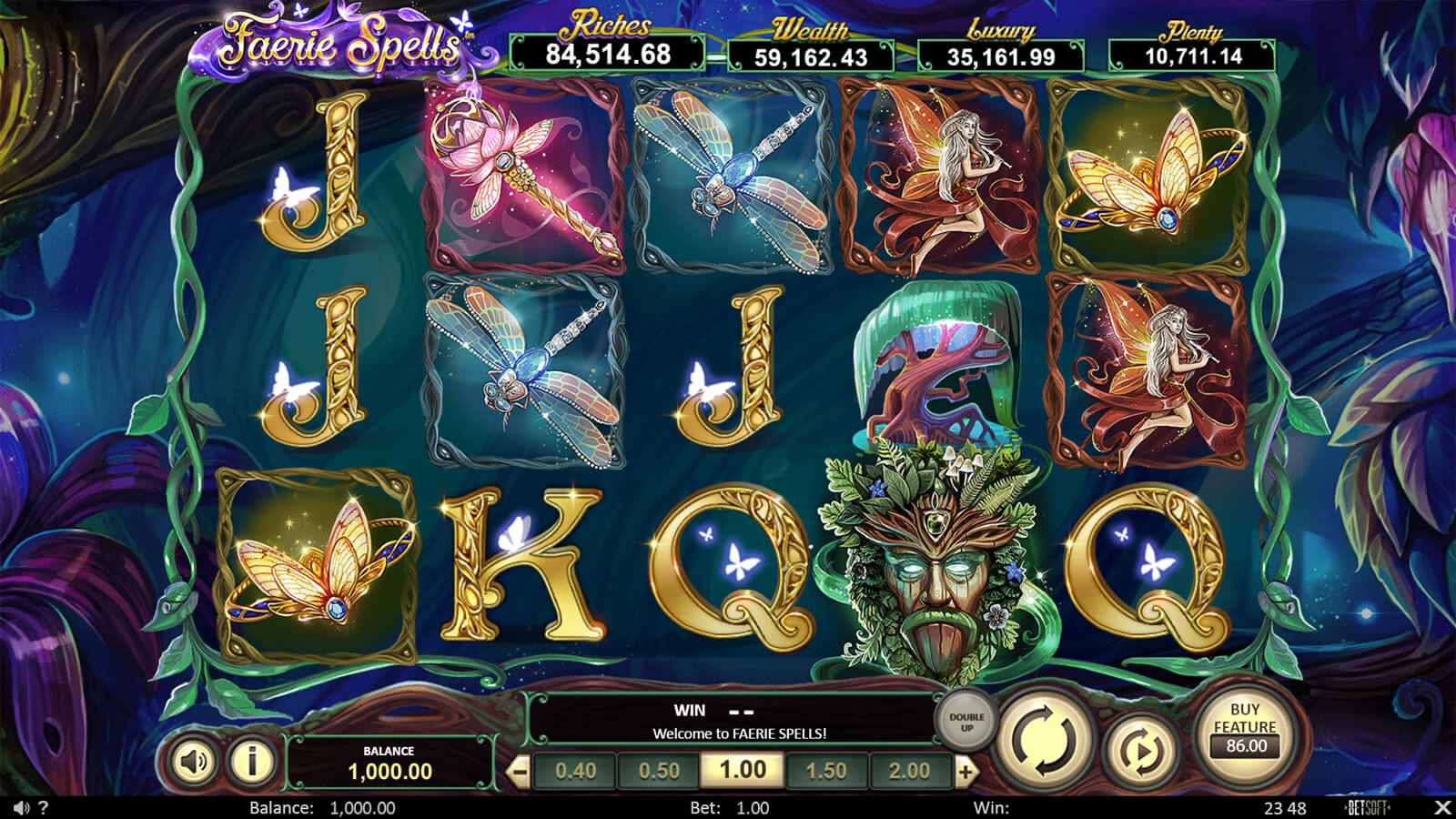Image resolution: width=1456 pixels, height=819 pixels.
Task: Mute sound with the round speaker button
Action: 193,761
